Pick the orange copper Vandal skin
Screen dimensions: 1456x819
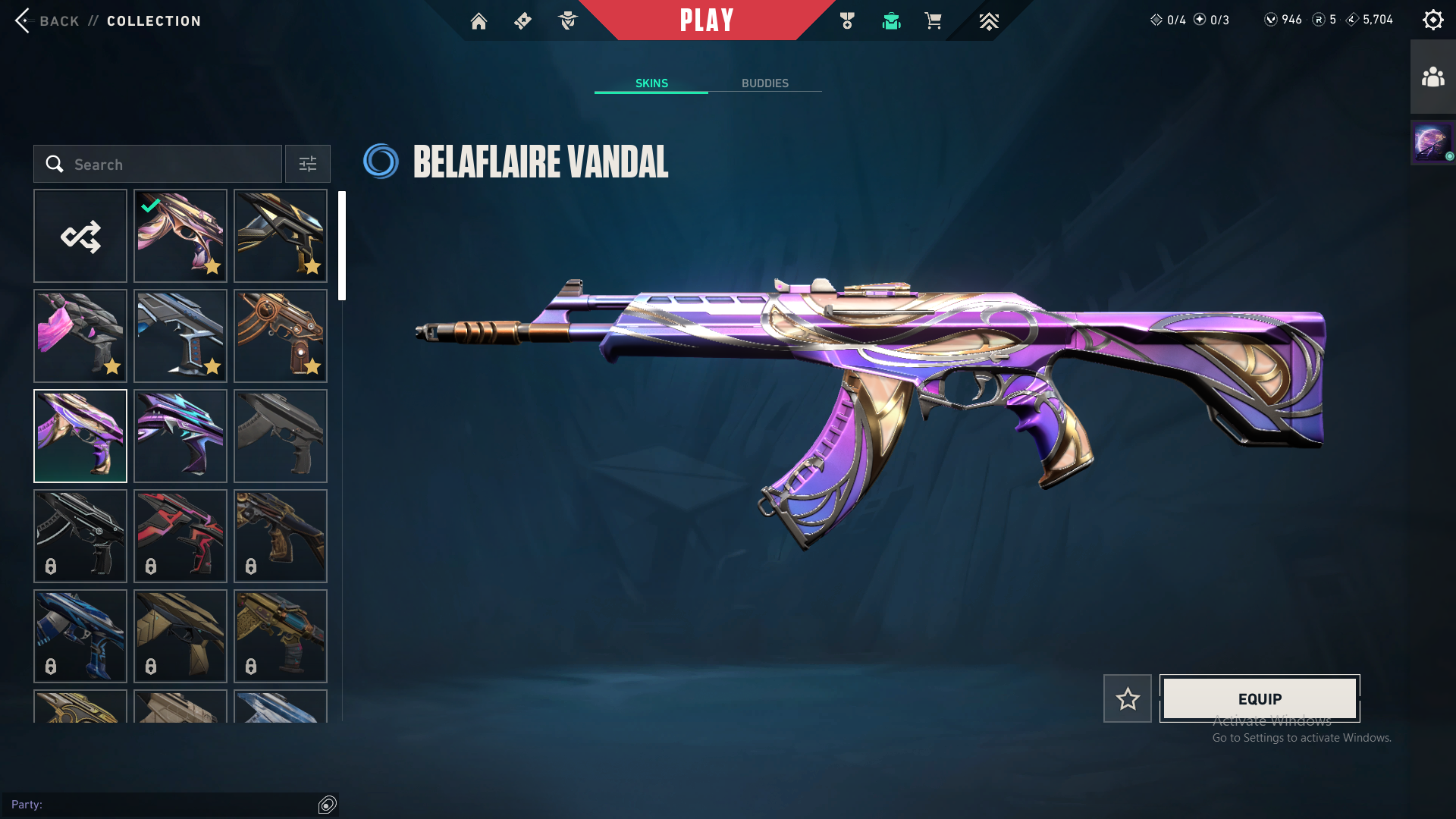coord(281,336)
